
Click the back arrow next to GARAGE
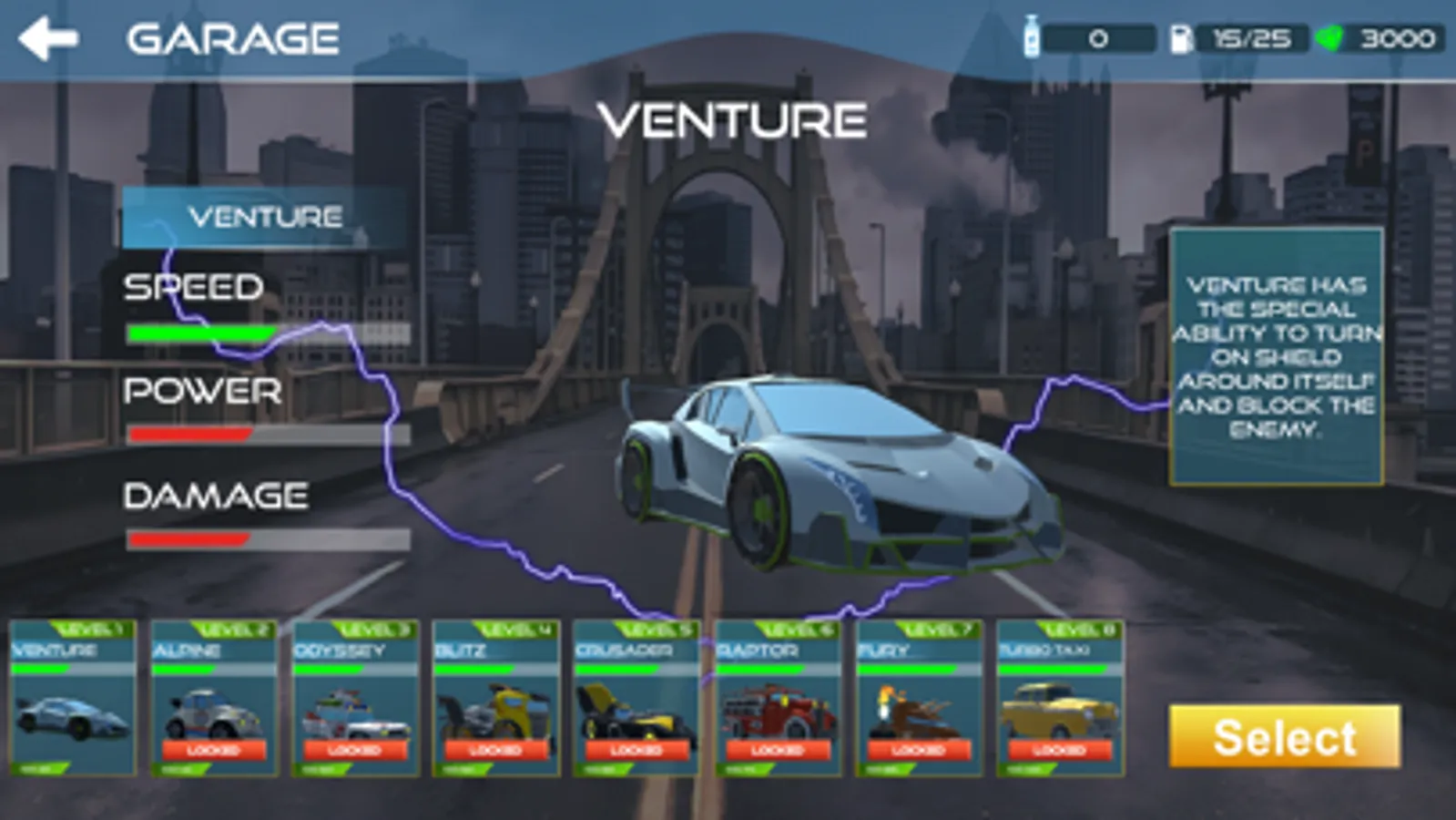click(50, 37)
